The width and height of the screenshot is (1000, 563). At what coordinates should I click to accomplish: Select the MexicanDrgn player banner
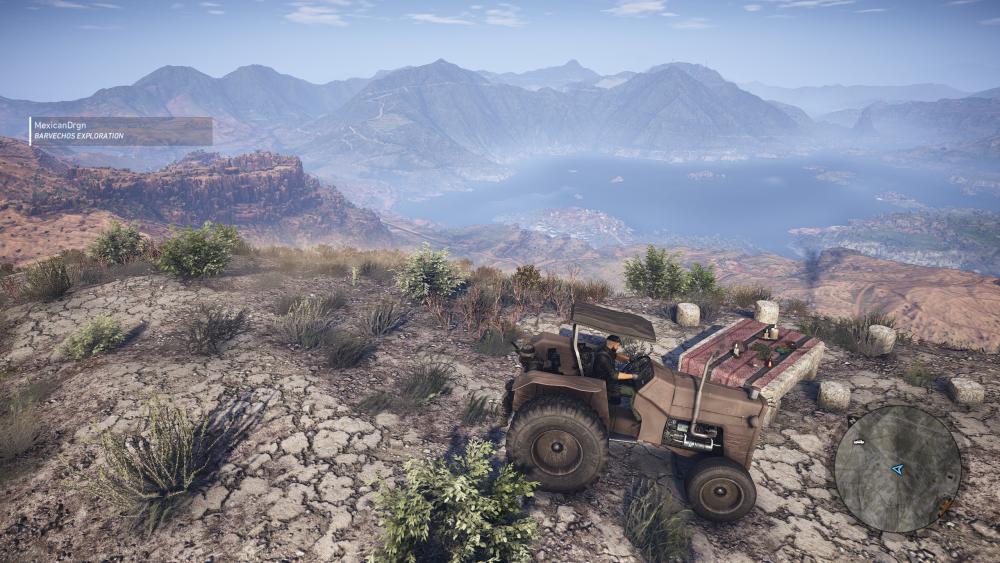(121, 131)
